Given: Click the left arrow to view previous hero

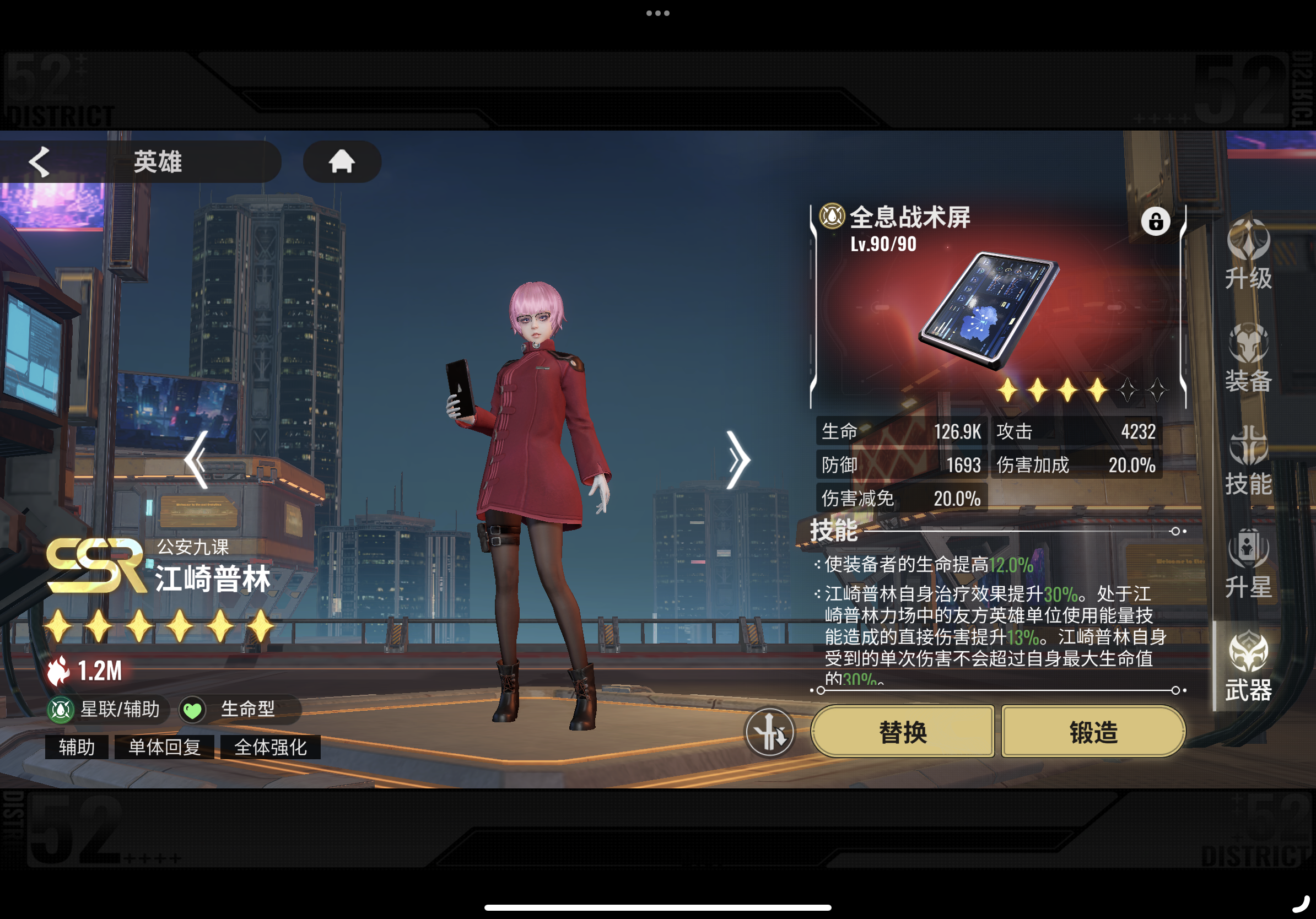Looking at the screenshot, I should click(x=198, y=458).
